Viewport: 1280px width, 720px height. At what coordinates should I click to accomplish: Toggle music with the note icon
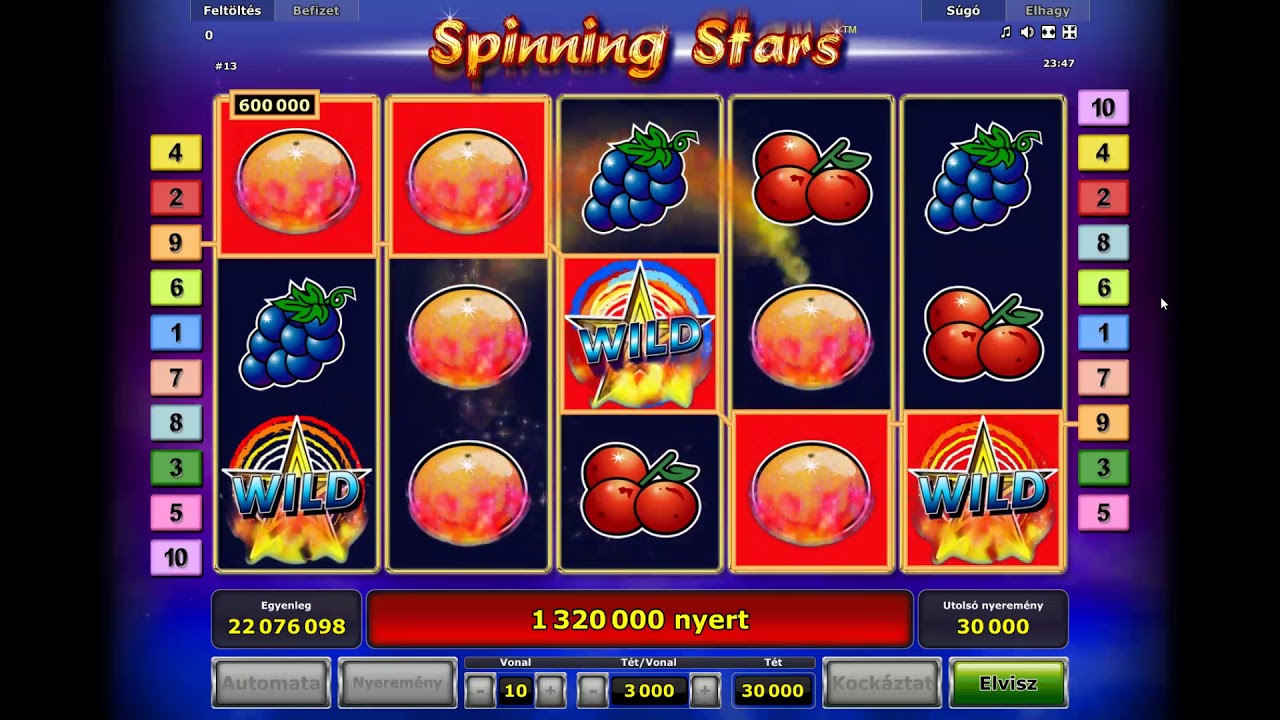pyautogui.click(x=1006, y=33)
